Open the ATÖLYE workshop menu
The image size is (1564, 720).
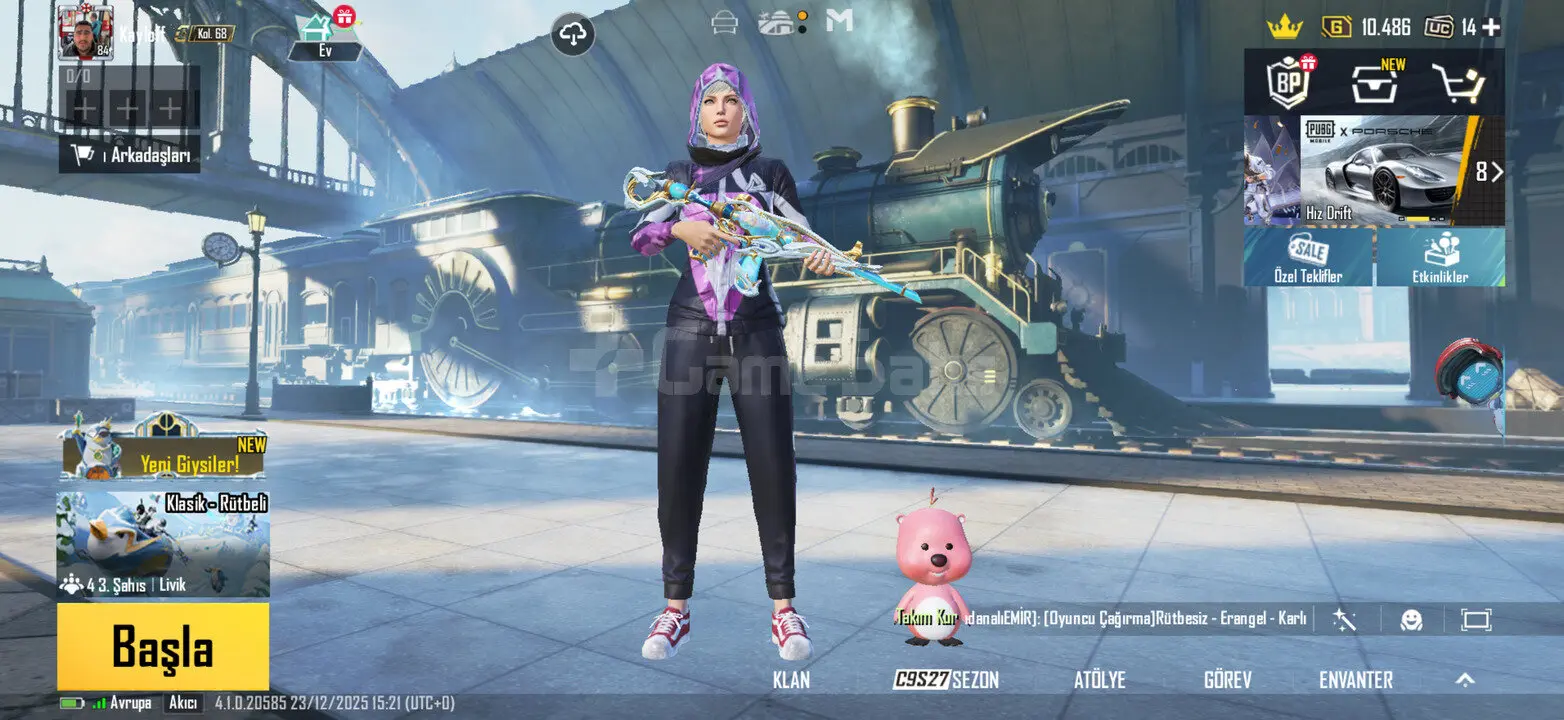[x=1099, y=680]
